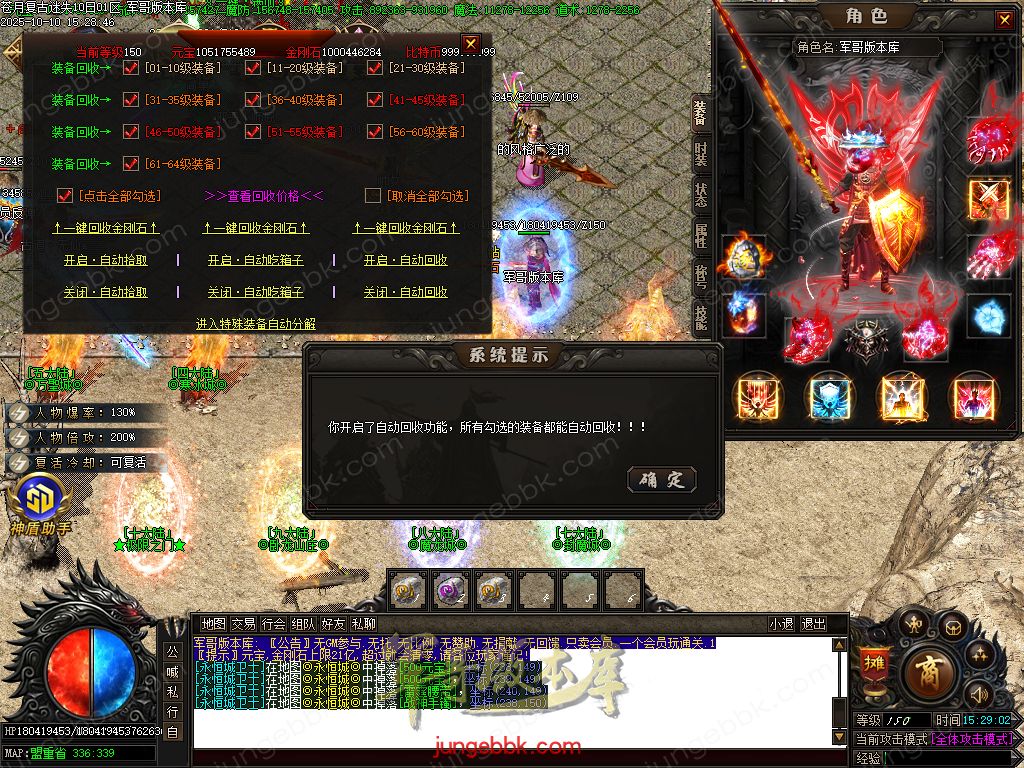The width and height of the screenshot is (1024, 768).
Task: Confirm the system prompt with 确定
Action: click(x=662, y=480)
